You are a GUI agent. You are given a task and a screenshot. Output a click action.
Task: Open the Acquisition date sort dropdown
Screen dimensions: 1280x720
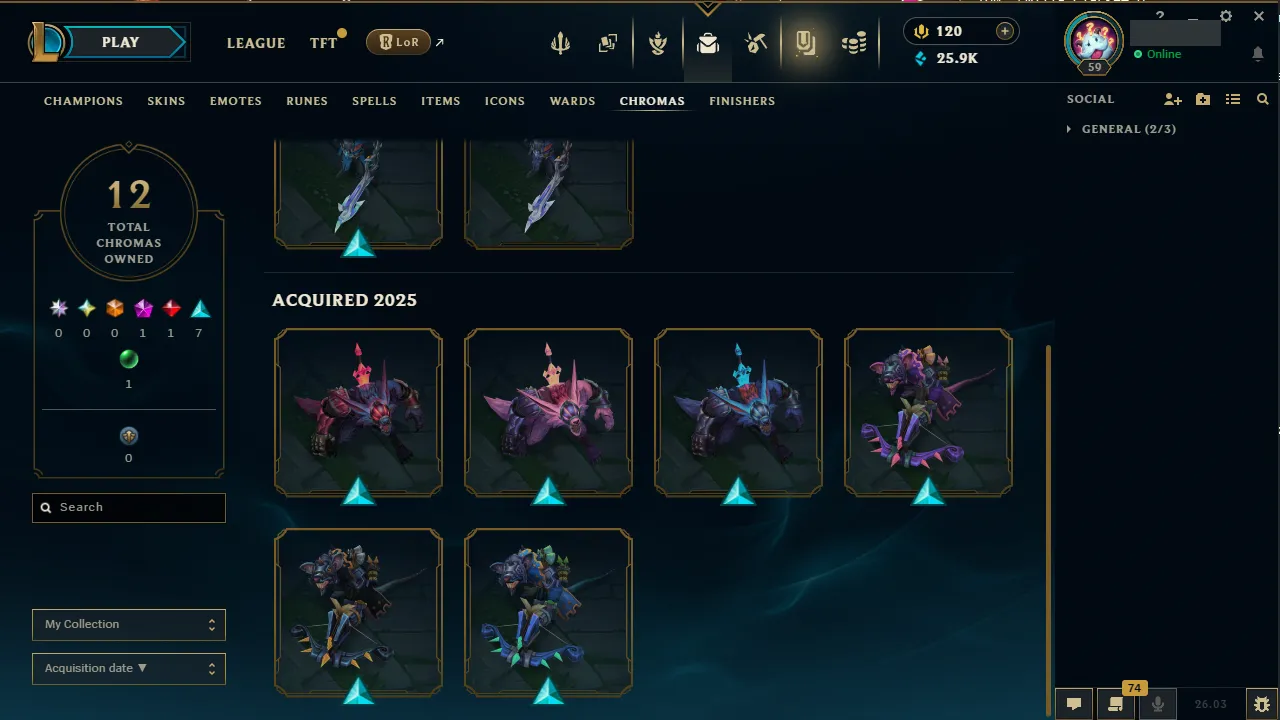click(x=128, y=668)
